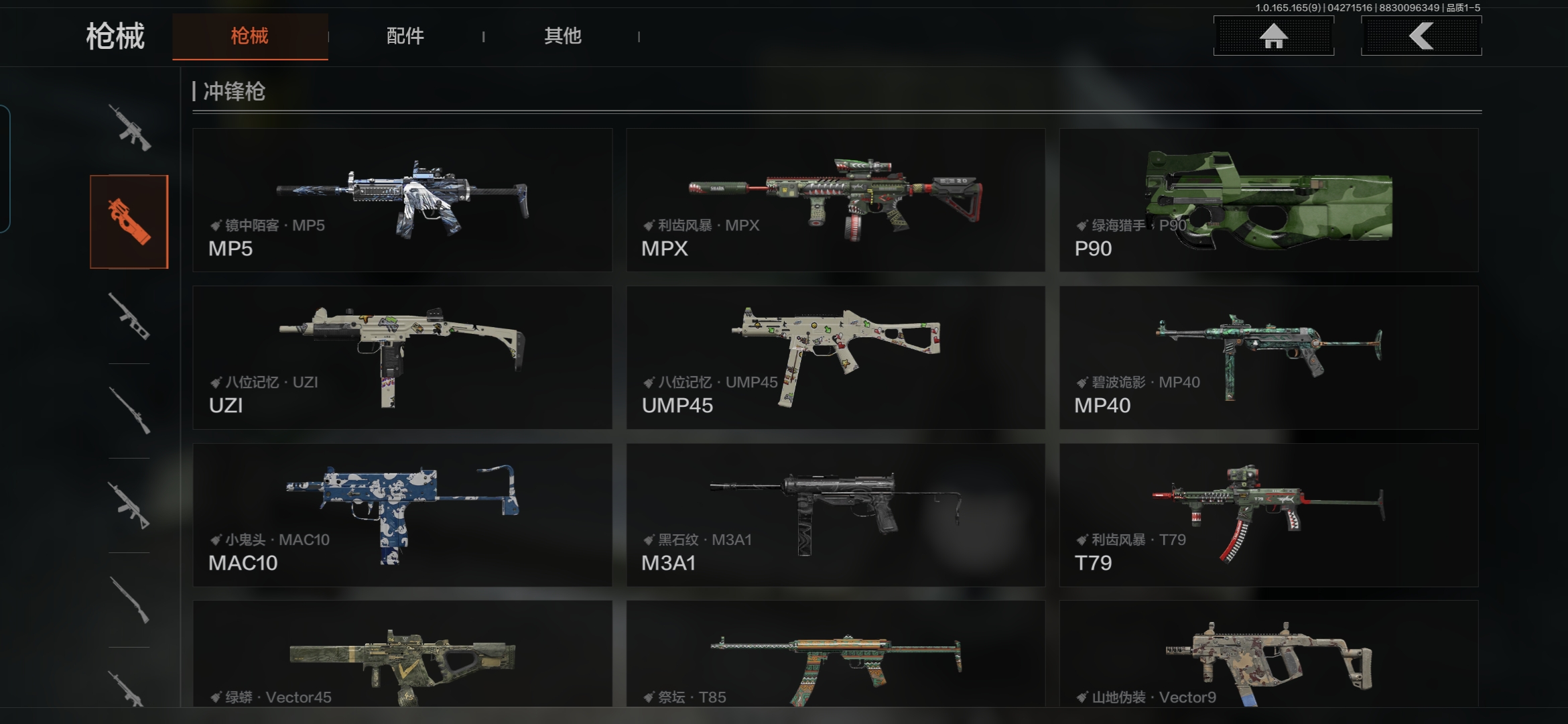Select the T85 weapon tile

(836, 654)
